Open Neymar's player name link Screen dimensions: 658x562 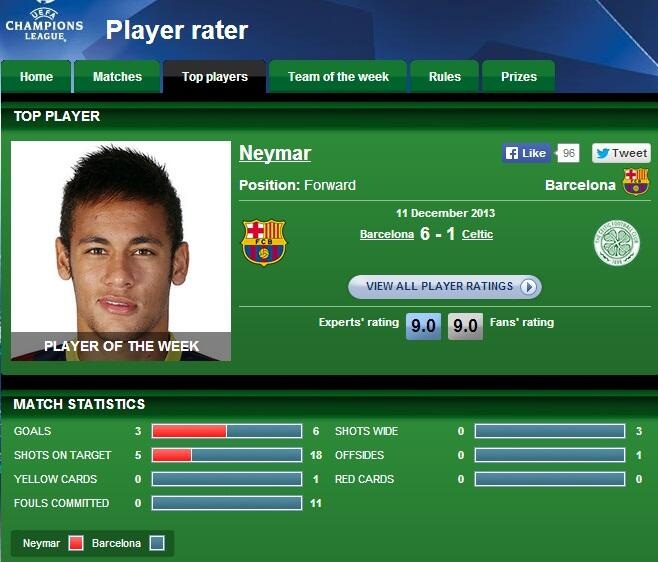[x=275, y=153]
